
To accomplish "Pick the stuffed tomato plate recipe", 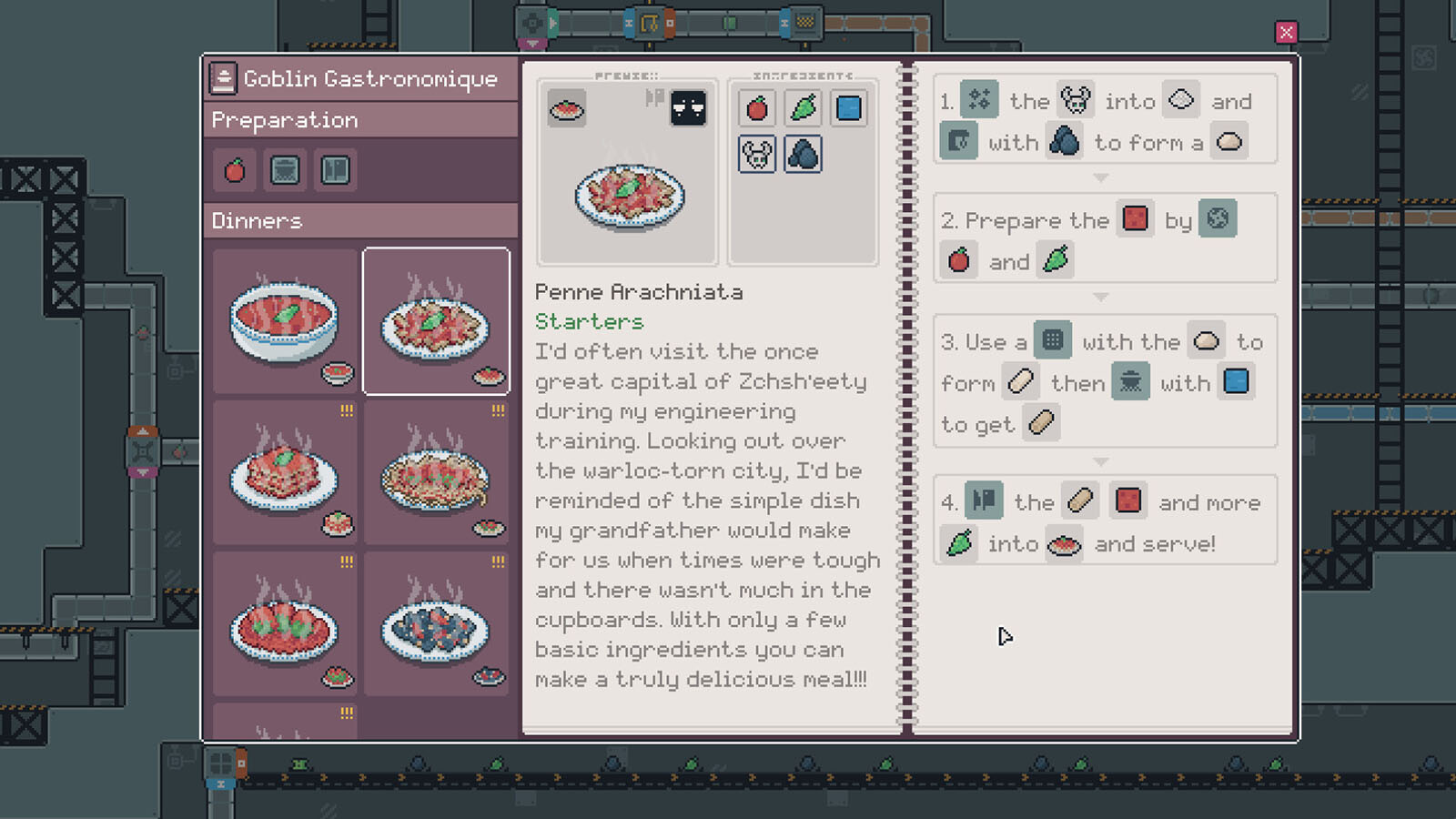I will coord(285,625).
